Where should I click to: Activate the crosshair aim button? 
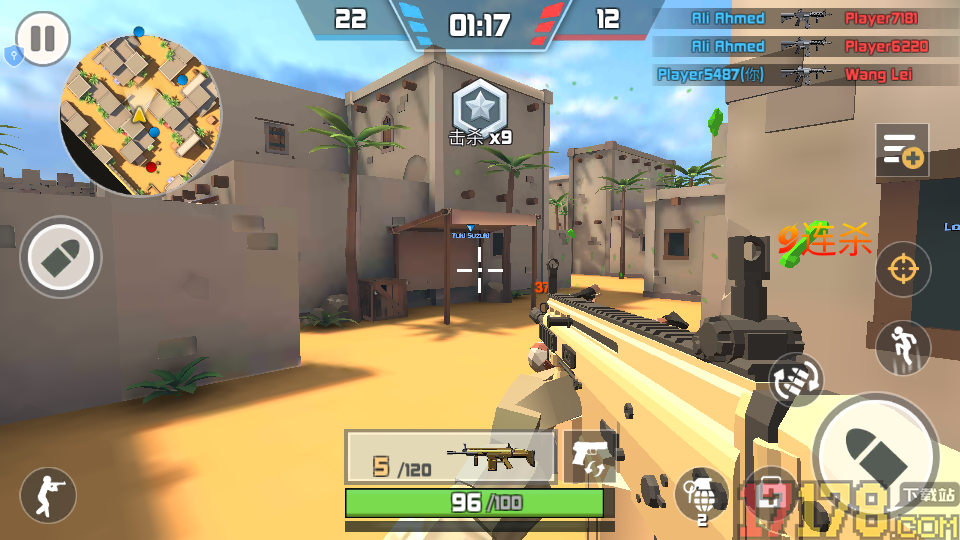coord(903,269)
